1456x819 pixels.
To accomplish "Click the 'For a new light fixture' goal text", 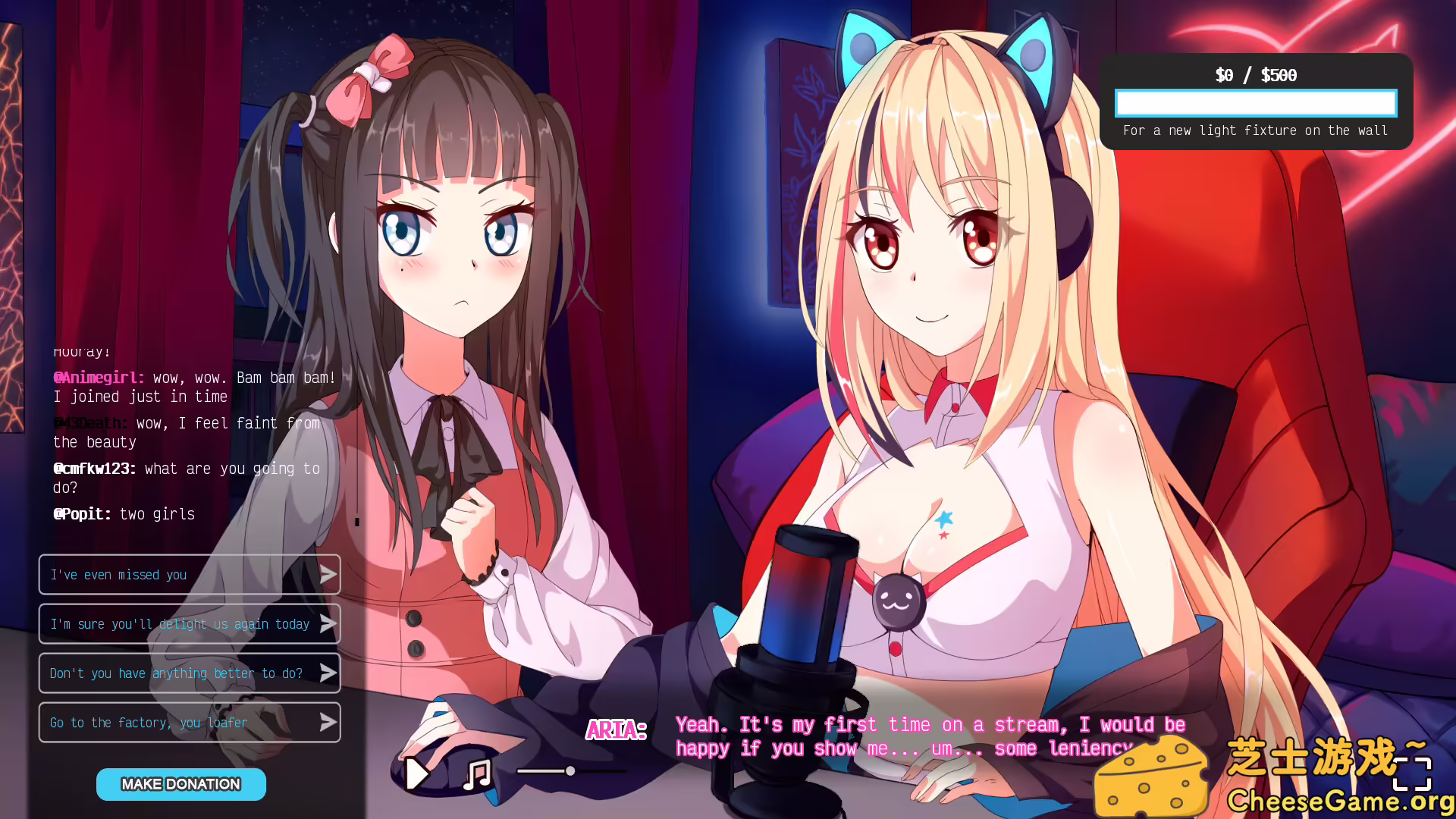I will pyautogui.click(x=1255, y=130).
